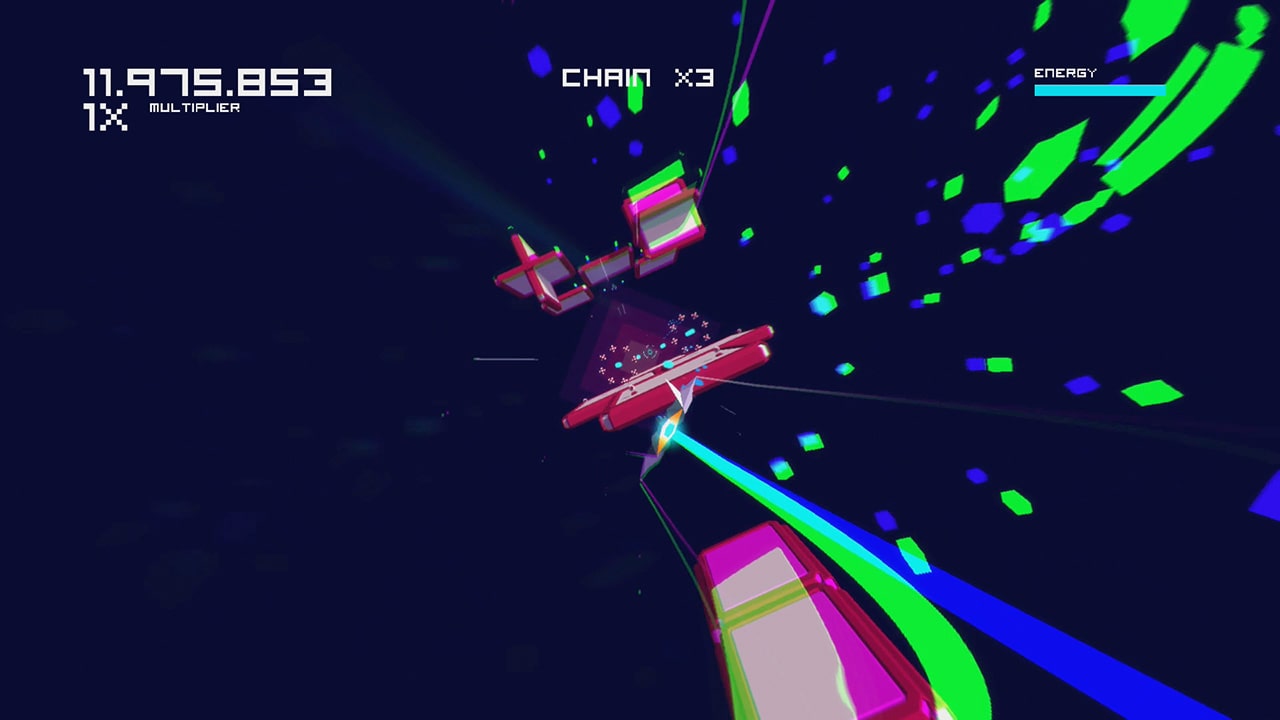Toggle the ENERGY label in the HUD
Viewport: 1280px width, 720px height.
point(1065,72)
